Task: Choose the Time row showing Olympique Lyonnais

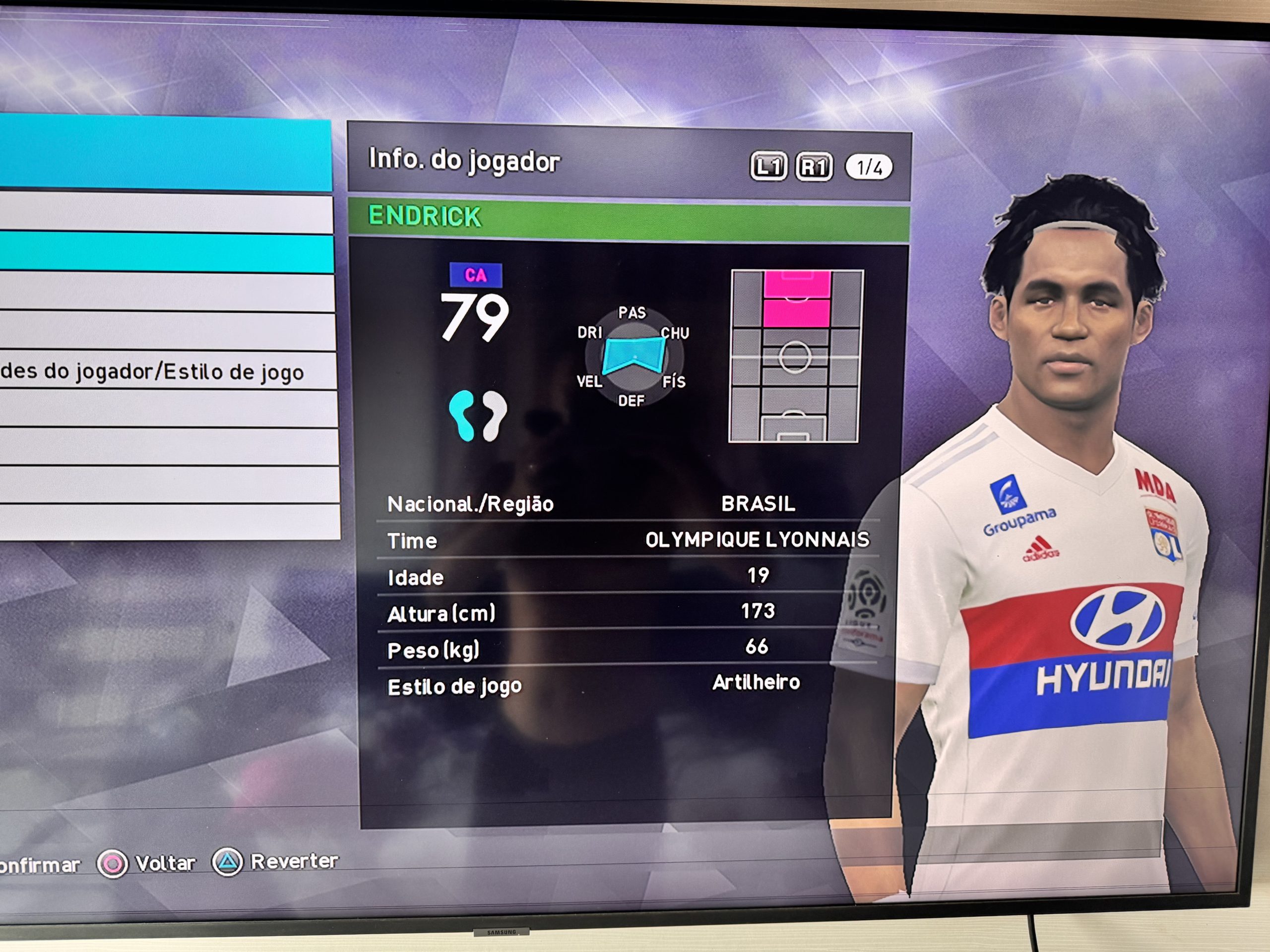Action: tap(629, 540)
